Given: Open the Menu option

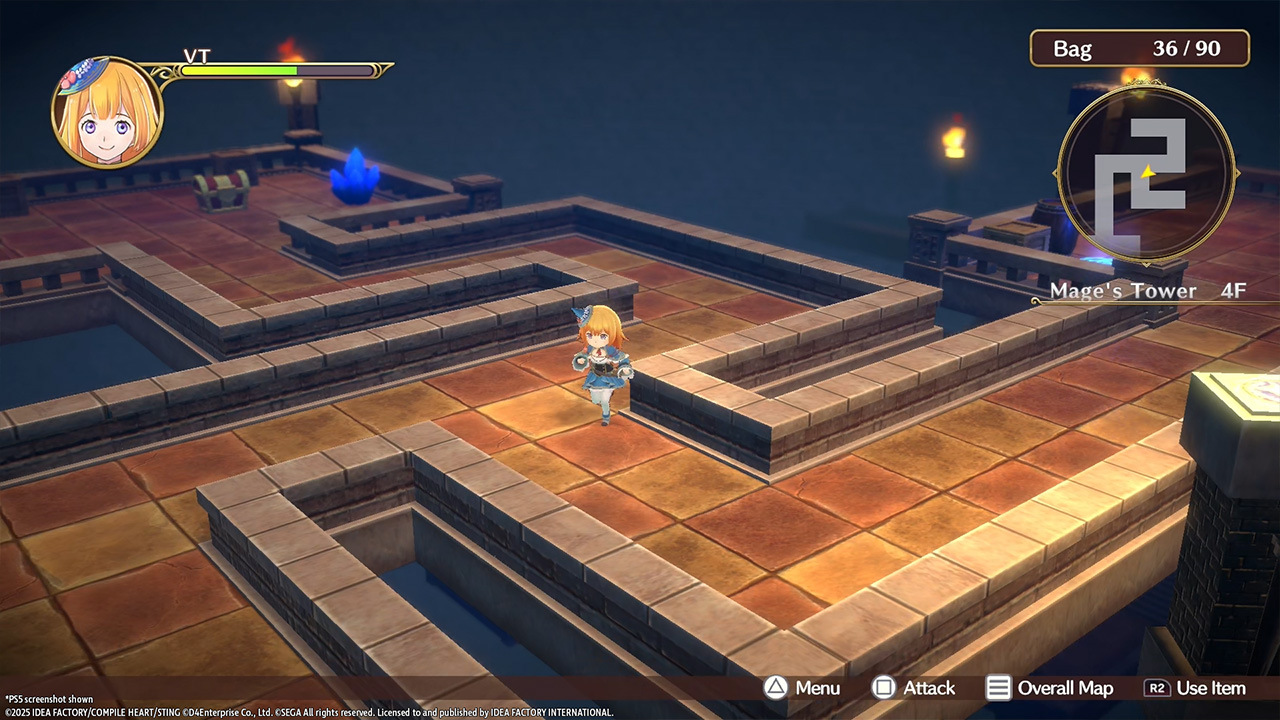Looking at the screenshot, I should click(803, 688).
